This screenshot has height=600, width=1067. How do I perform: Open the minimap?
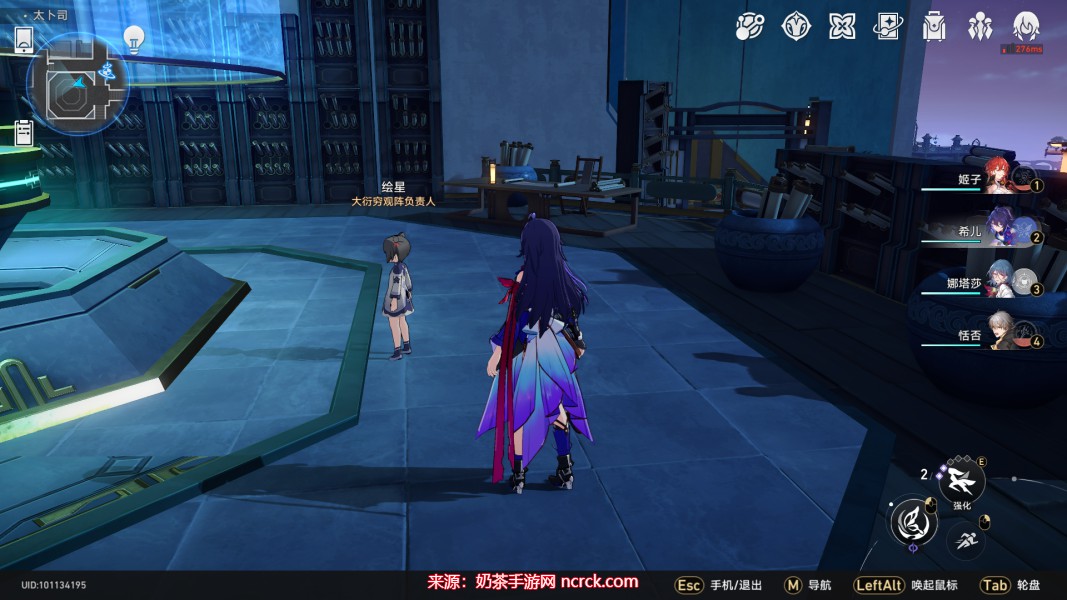77,85
